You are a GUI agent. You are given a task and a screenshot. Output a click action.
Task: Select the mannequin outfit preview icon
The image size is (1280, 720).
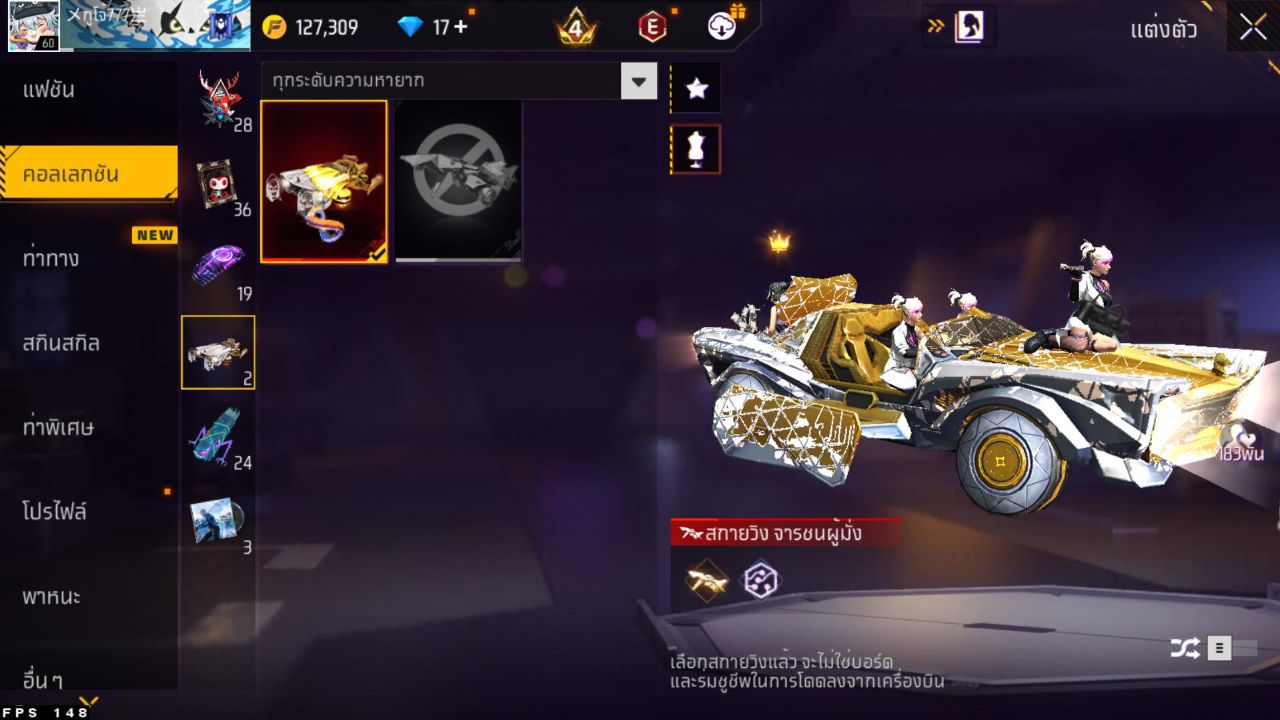coord(695,148)
